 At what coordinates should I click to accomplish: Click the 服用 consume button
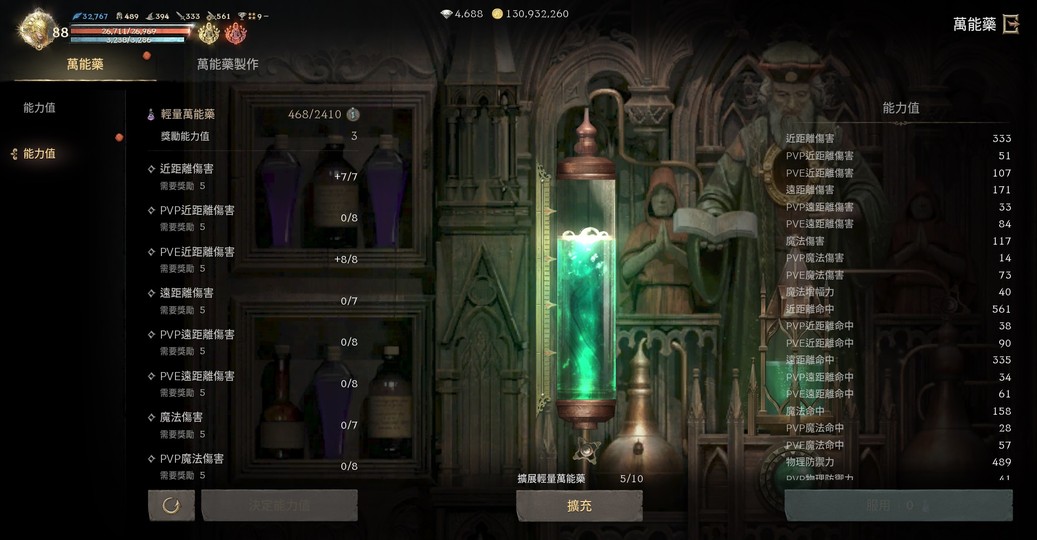897,506
